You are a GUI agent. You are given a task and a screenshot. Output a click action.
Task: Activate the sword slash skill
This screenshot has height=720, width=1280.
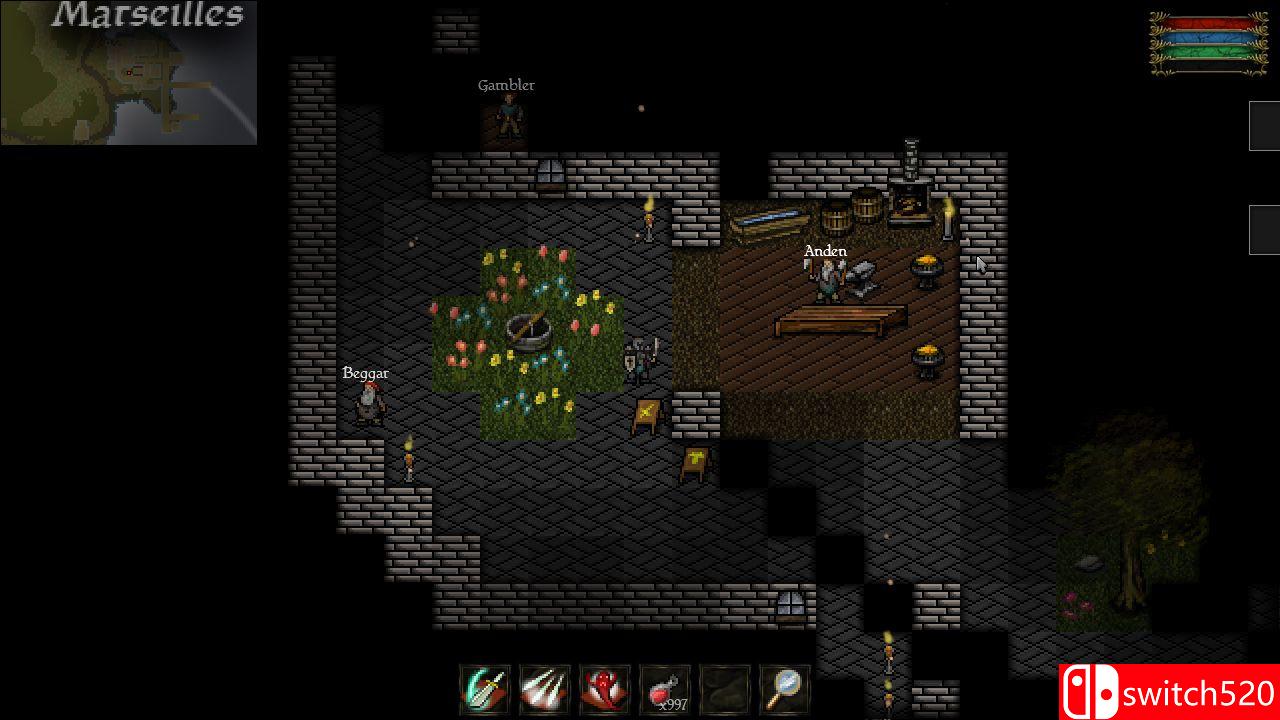485,689
